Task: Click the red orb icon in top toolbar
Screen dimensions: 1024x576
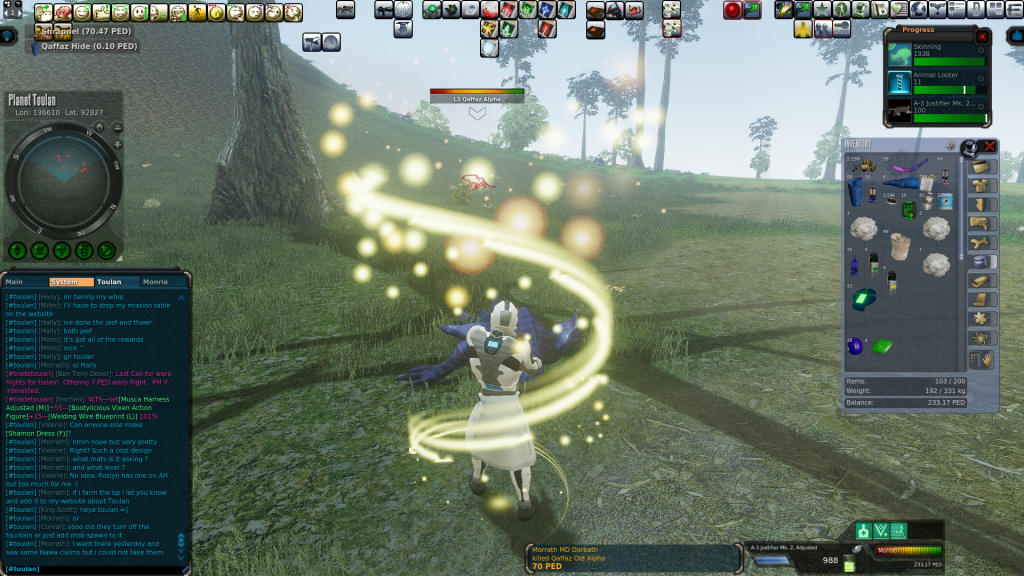Action: click(733, 10)
